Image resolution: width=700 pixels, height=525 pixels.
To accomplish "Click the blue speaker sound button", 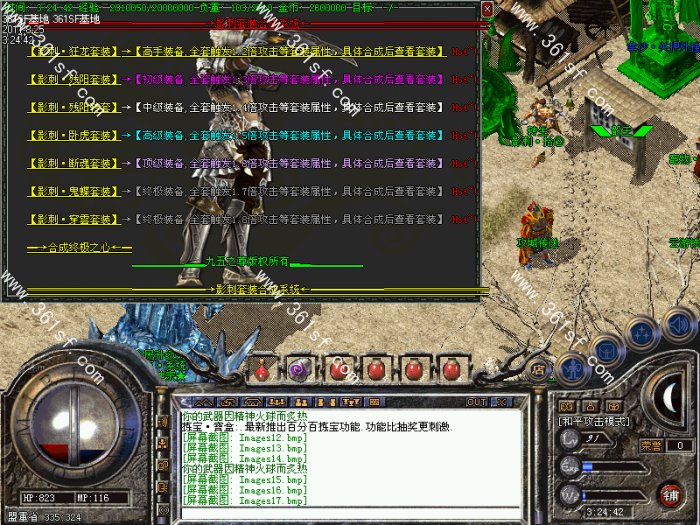I will (679, 323).
